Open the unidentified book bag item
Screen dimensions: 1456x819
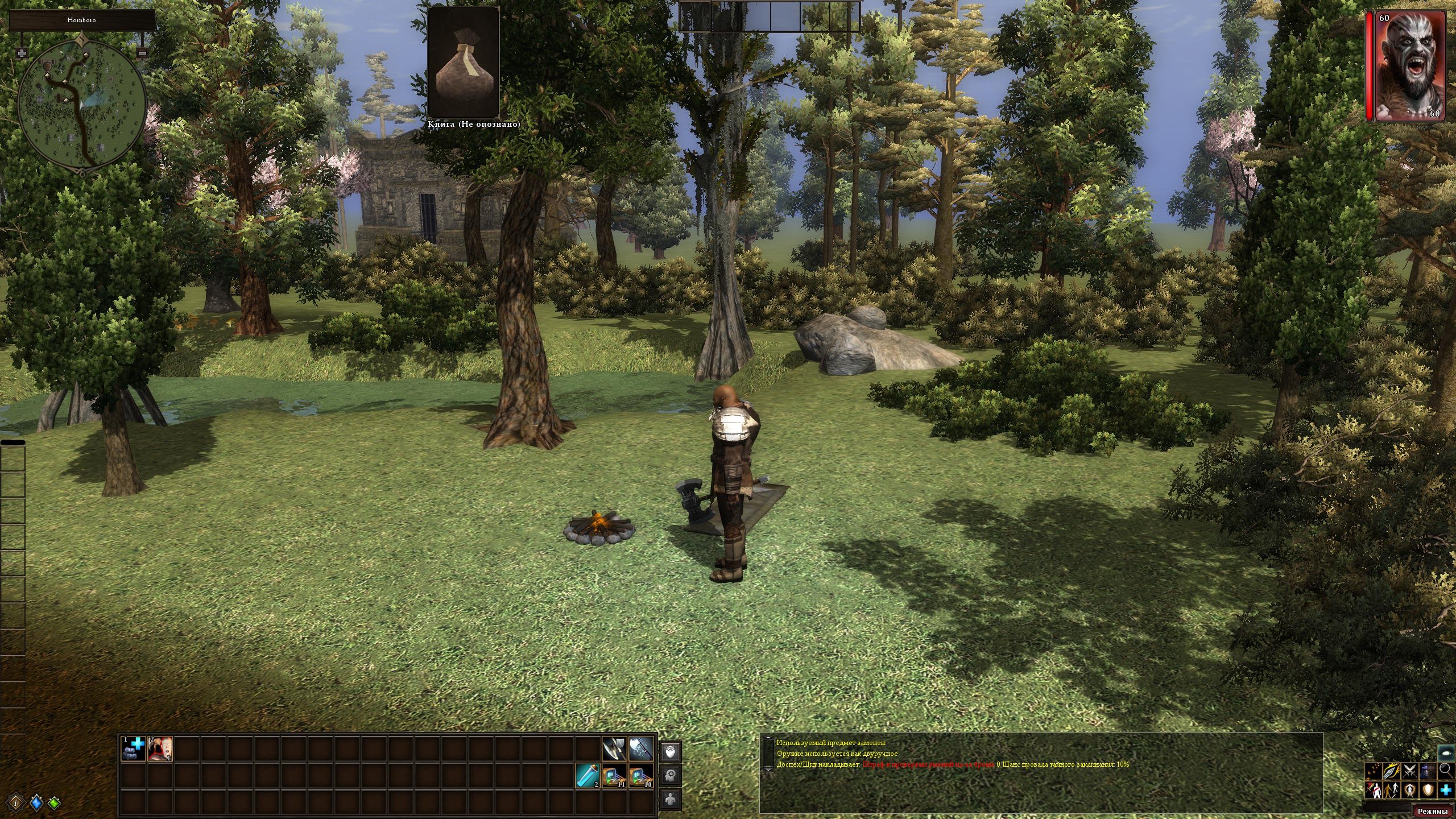coord(464,63)
